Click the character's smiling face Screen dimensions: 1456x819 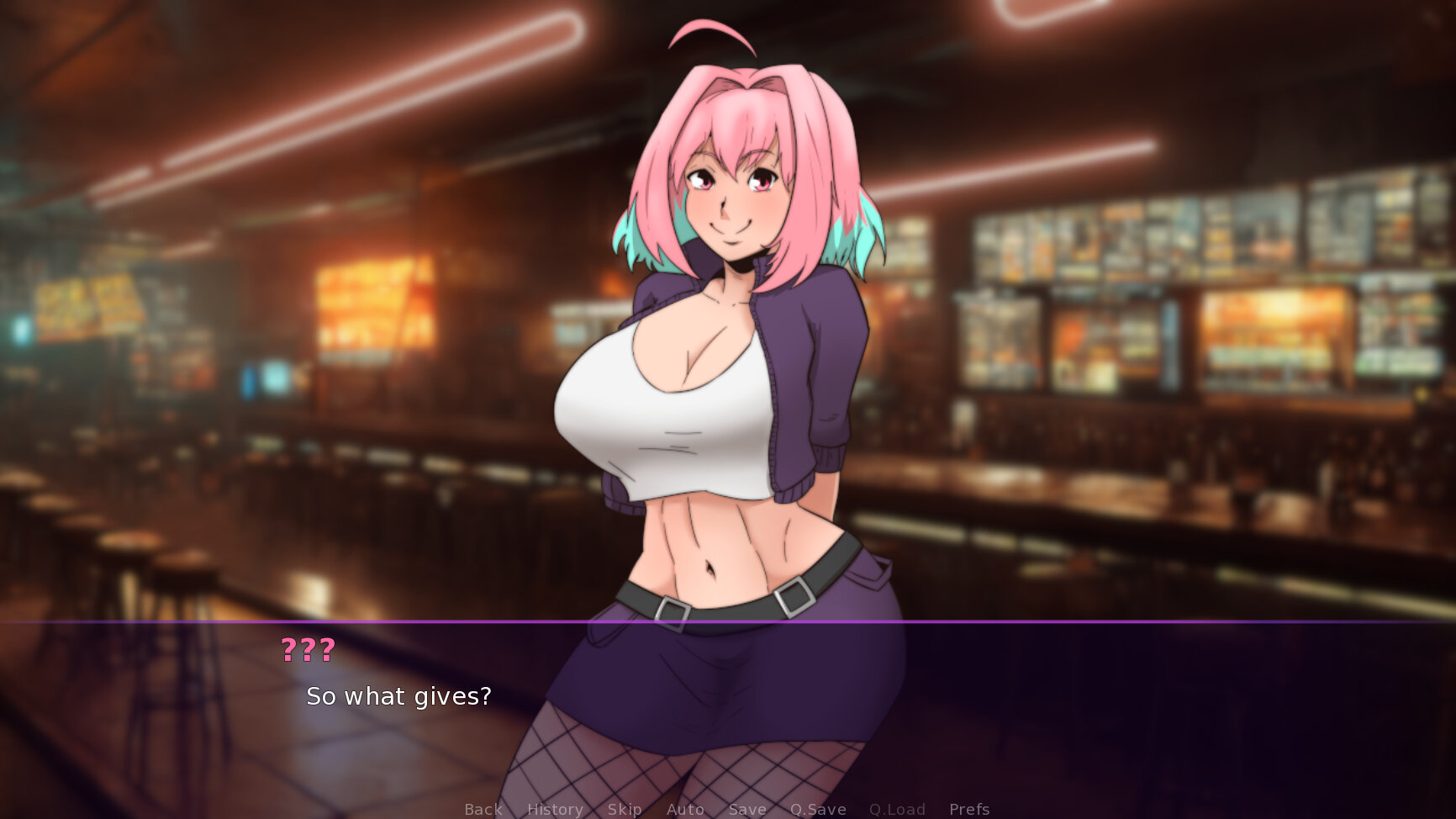pyautogui.click(x=730, y=202)
